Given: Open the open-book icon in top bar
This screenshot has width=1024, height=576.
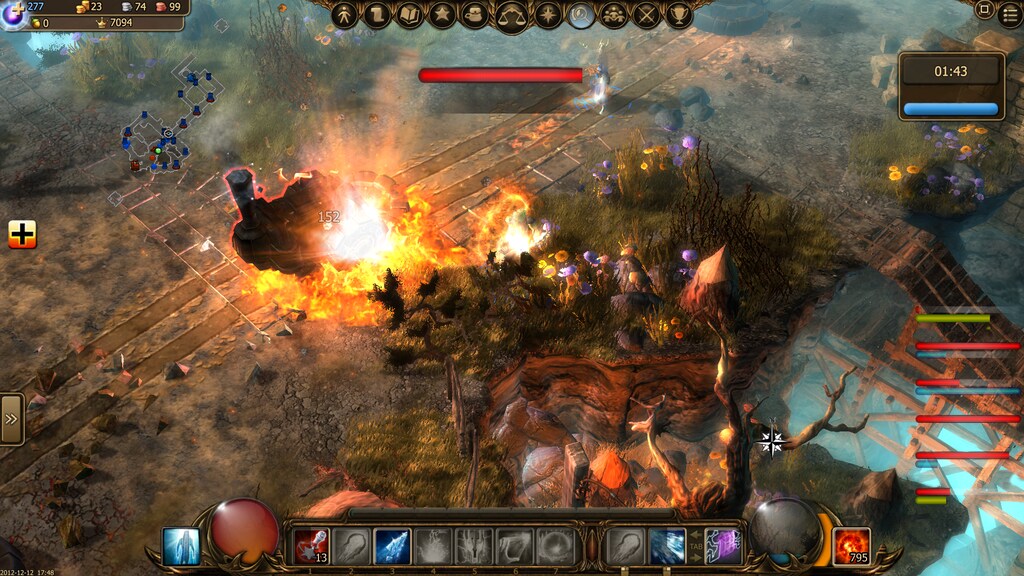Looking at the screenshot, I should point(410,14).
